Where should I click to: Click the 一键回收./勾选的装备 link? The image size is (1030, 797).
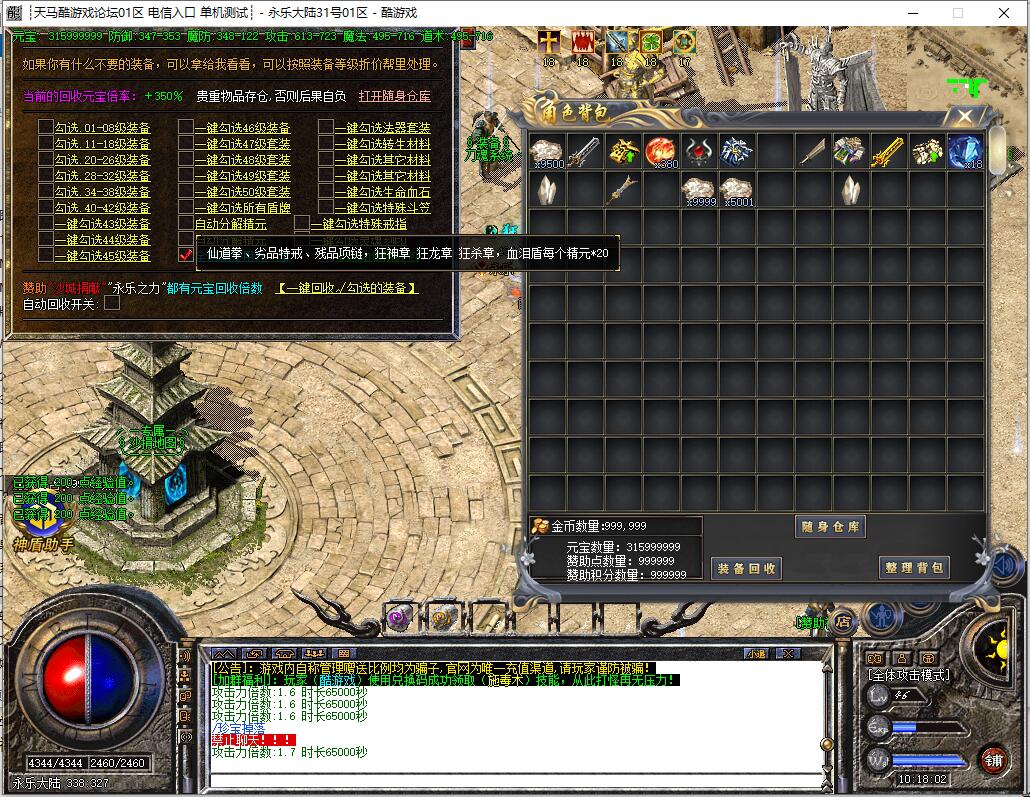pos(347,288)
